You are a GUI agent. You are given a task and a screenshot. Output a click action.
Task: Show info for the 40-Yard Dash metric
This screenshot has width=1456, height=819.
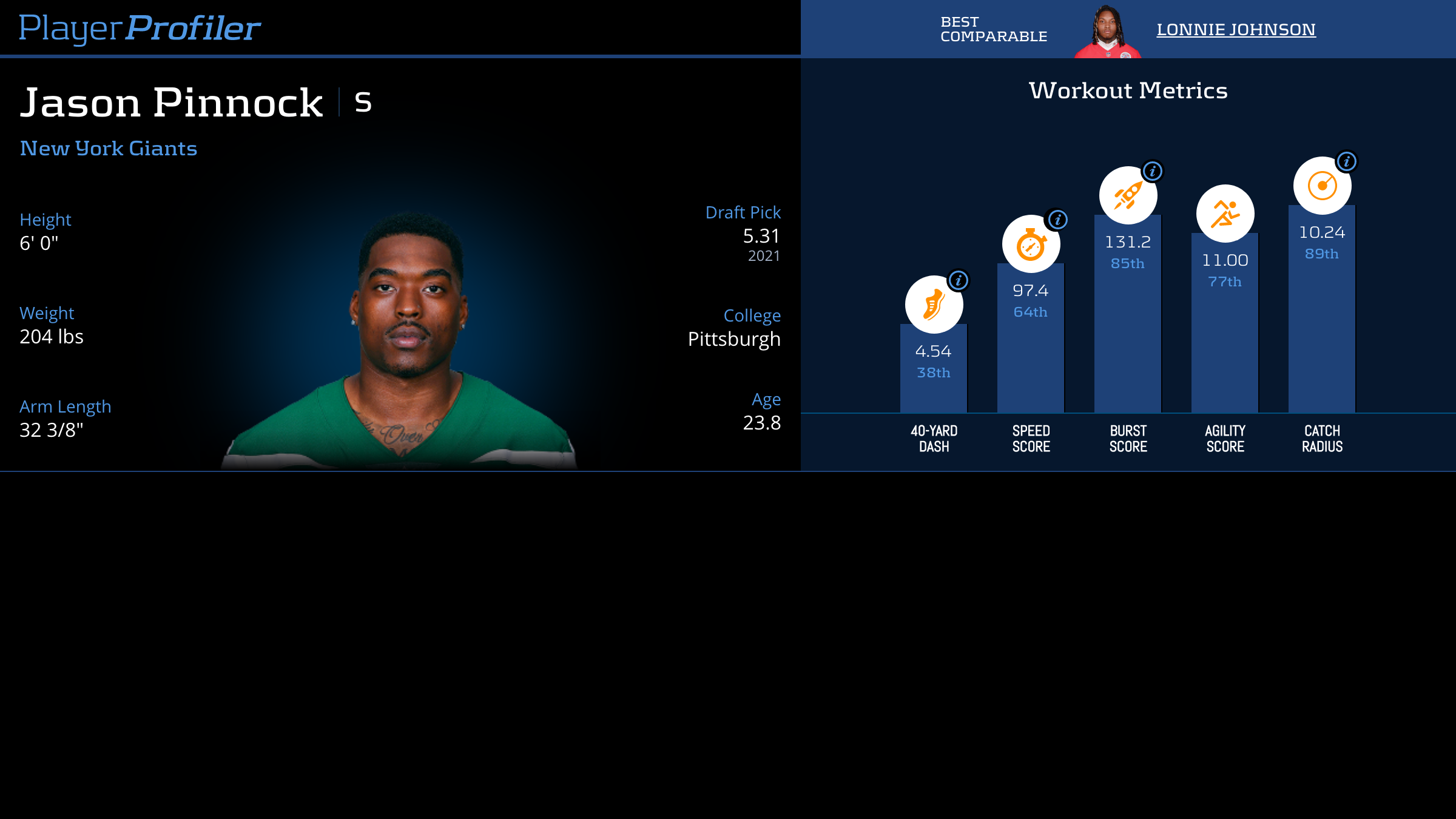[959, 280]
